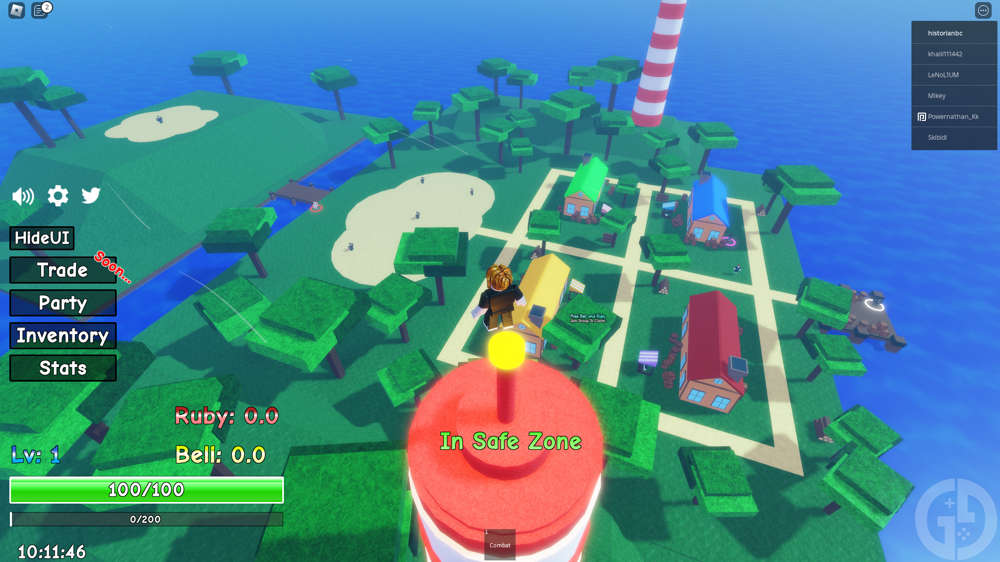The image size is (1000, 562).
Task: Show the Inventory window
Action: (x=62, y=336)
